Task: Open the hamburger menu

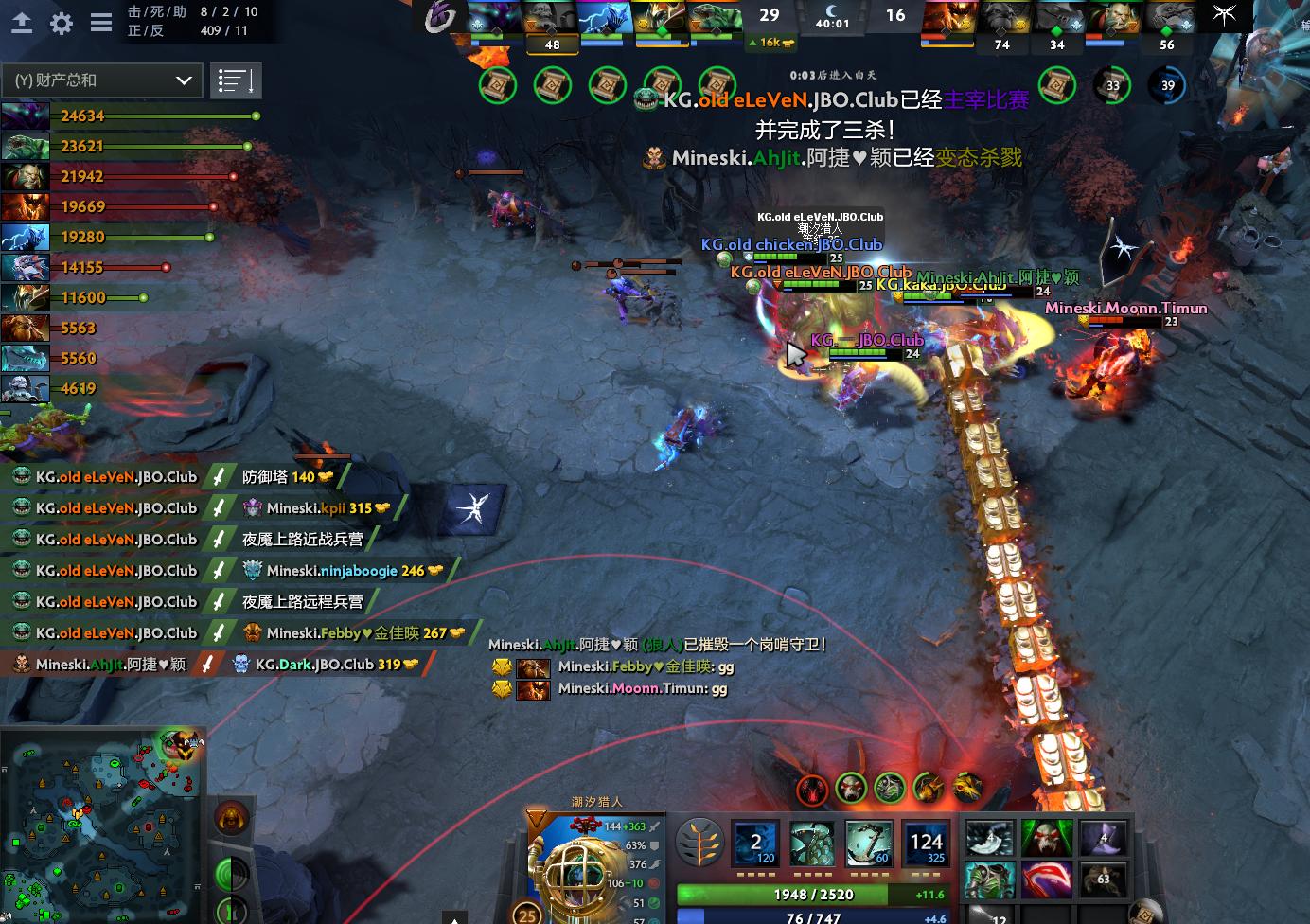Action: tap(100, 24)
